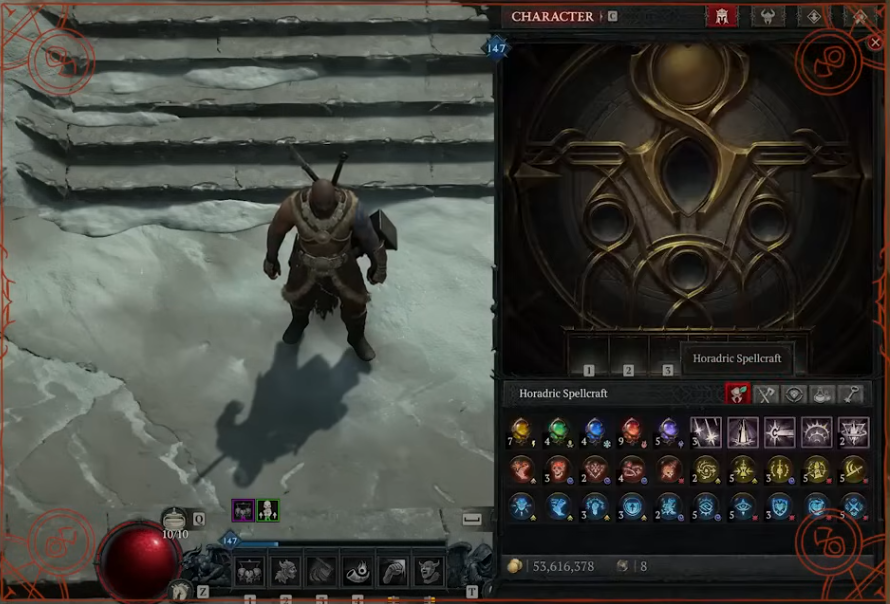Pick the green gem in the inventory
This screenshot has width=890, height=604.
click(x=558, y=432)
